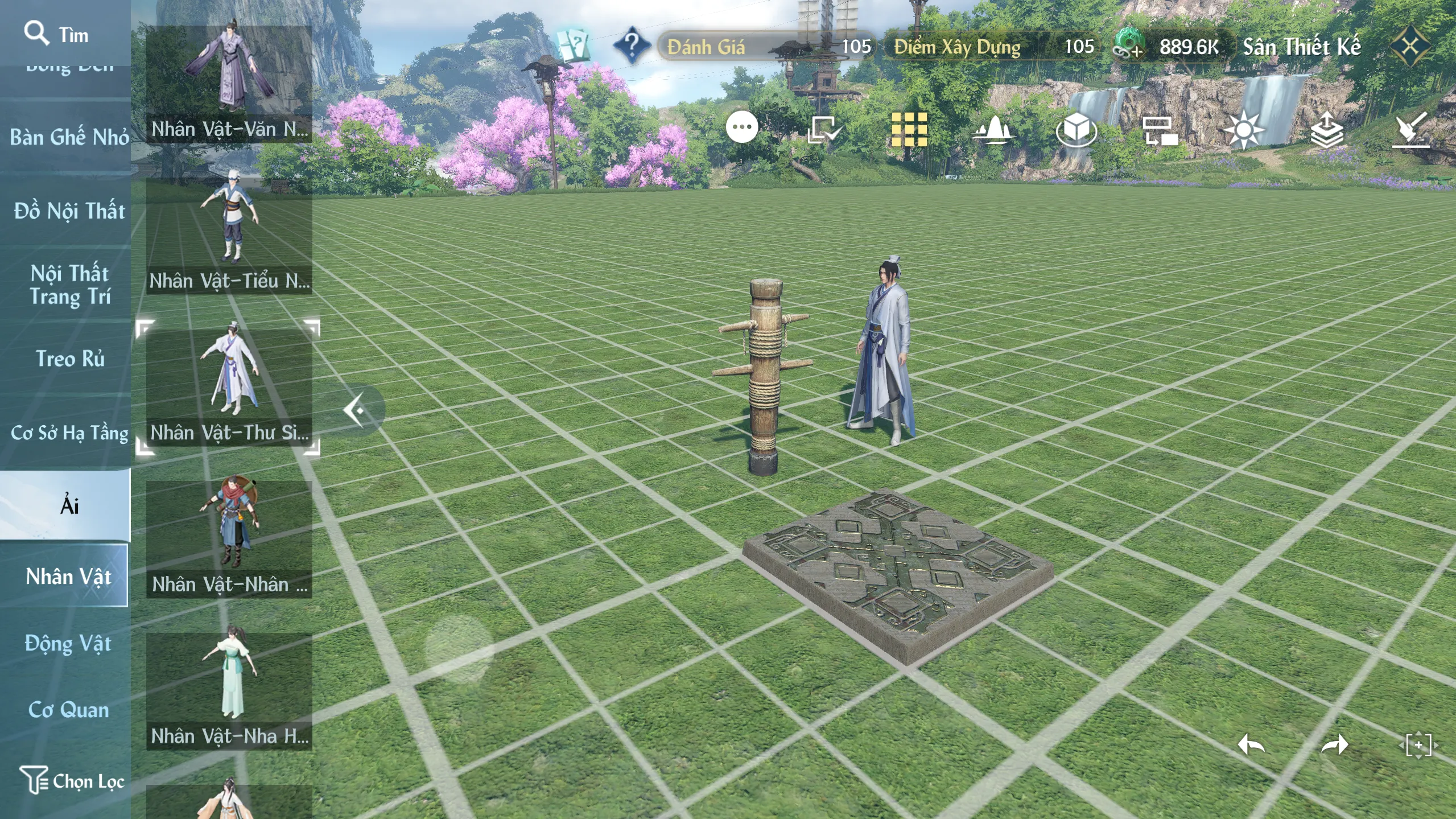This screenshot has width=1456, height=819.
Task: Select the Nhân Vật subcategory
Action: [68, 576]
